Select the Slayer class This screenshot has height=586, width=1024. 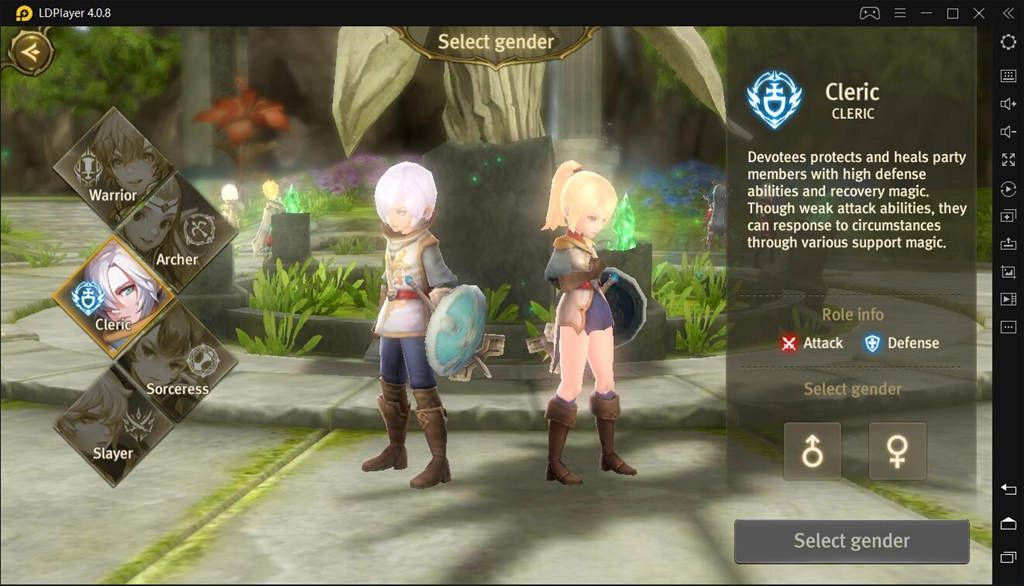[114, 427]
